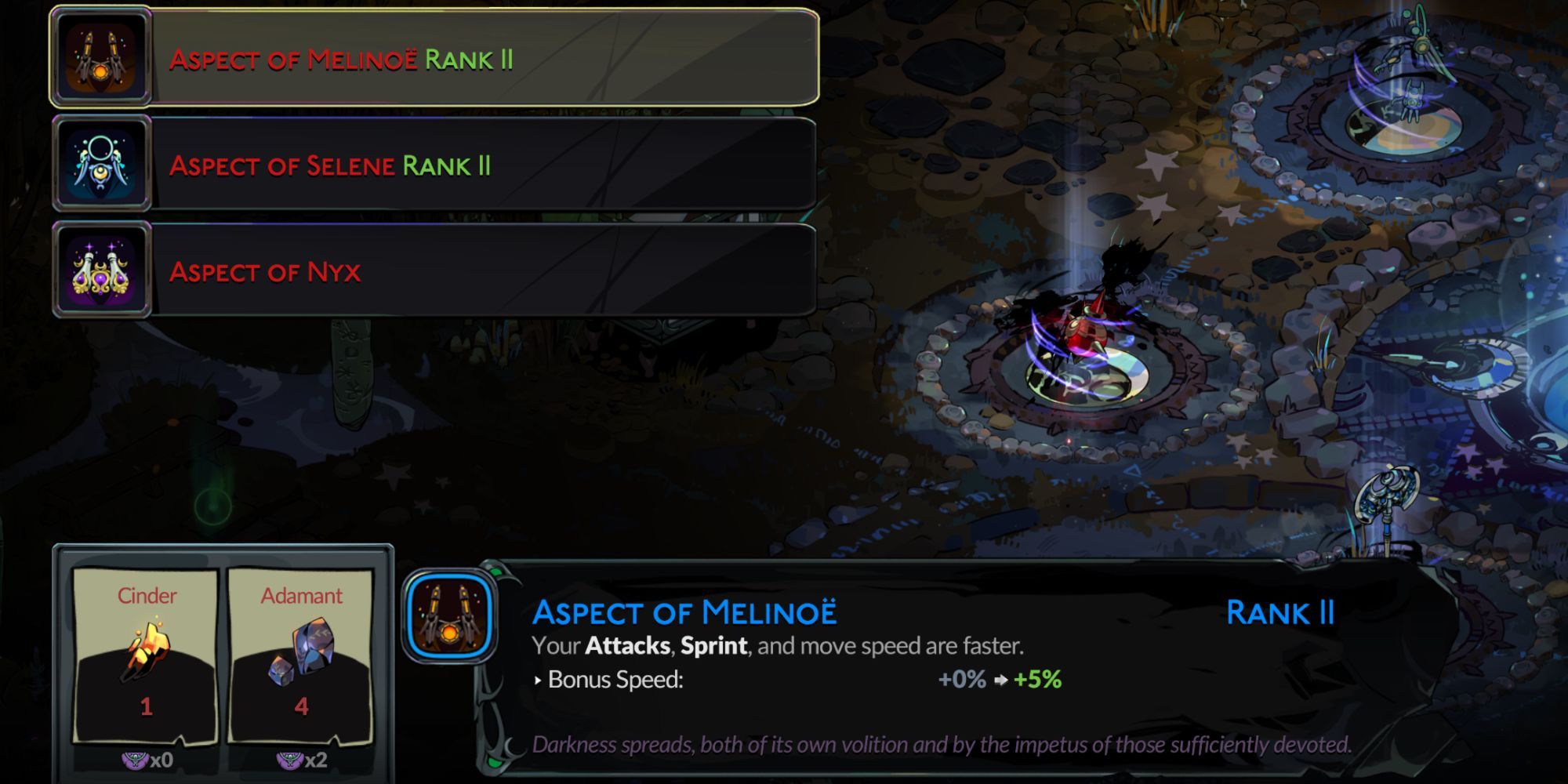
Task: Select the Aspect of Melinoë weapon icon
Action: click(x=99, y=58)
